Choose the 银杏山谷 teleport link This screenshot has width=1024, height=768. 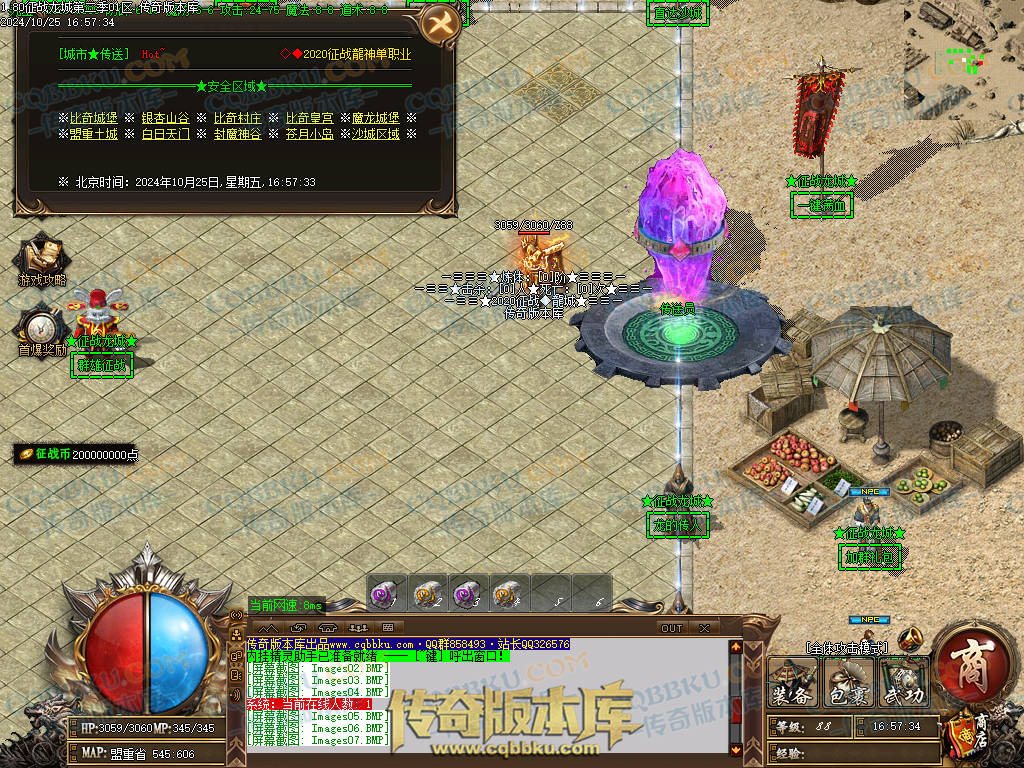(x=165, y=118)
